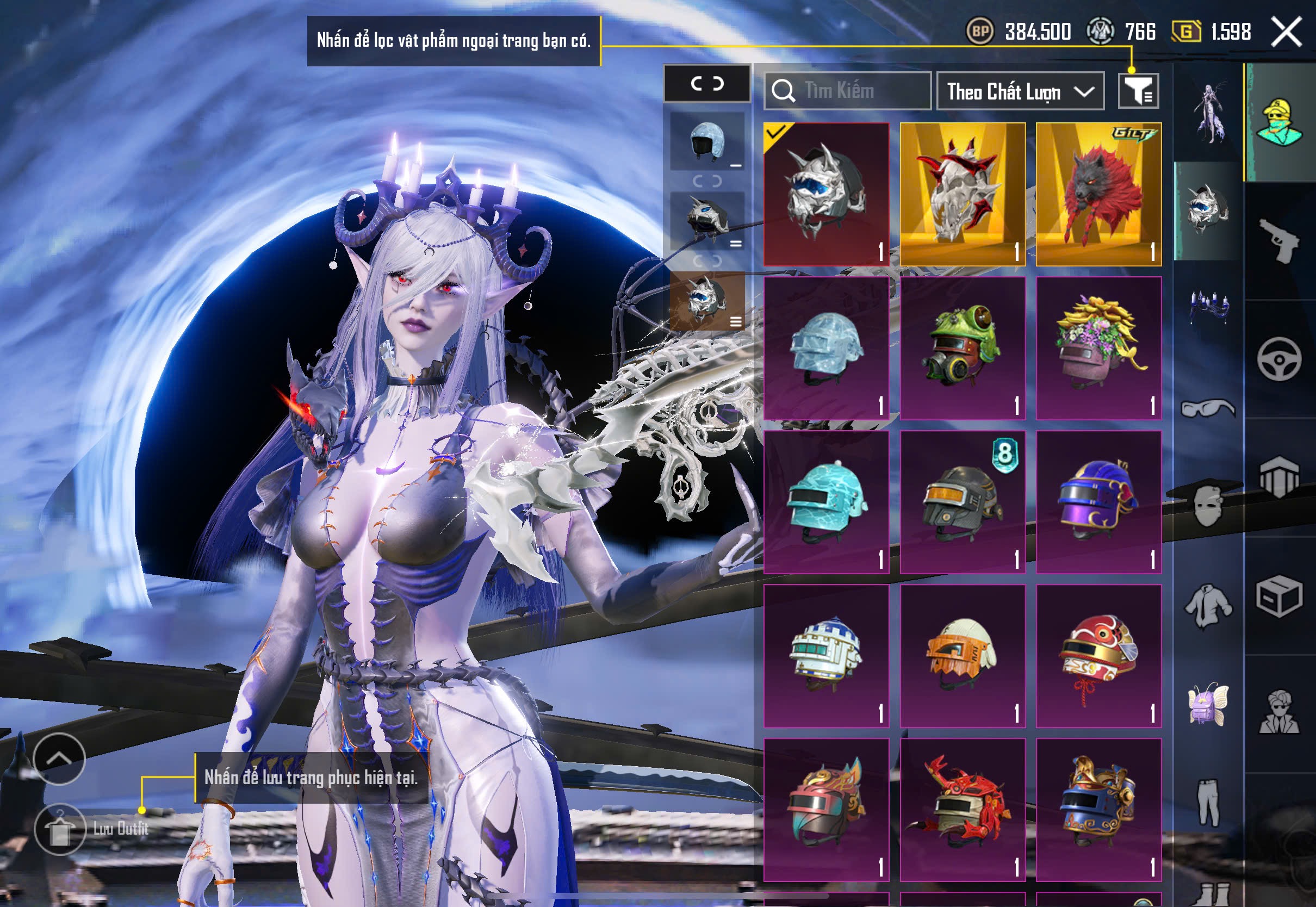Click the Tìm Kiếm search field
This screenshot has height=907, width=1316.
point(847,91)
